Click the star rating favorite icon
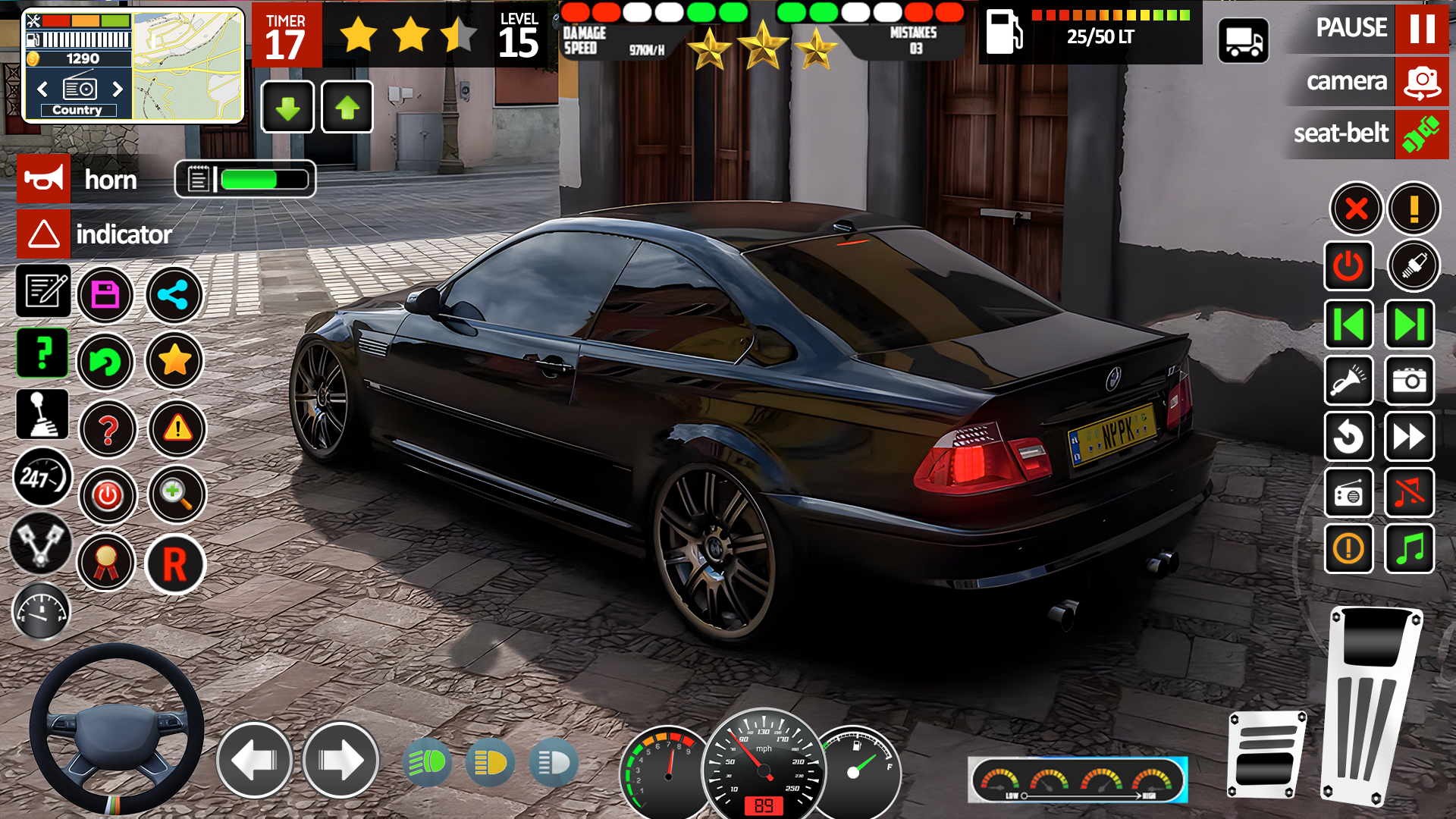The height and width of the screenshot is (819, 1456). [174, 361]
